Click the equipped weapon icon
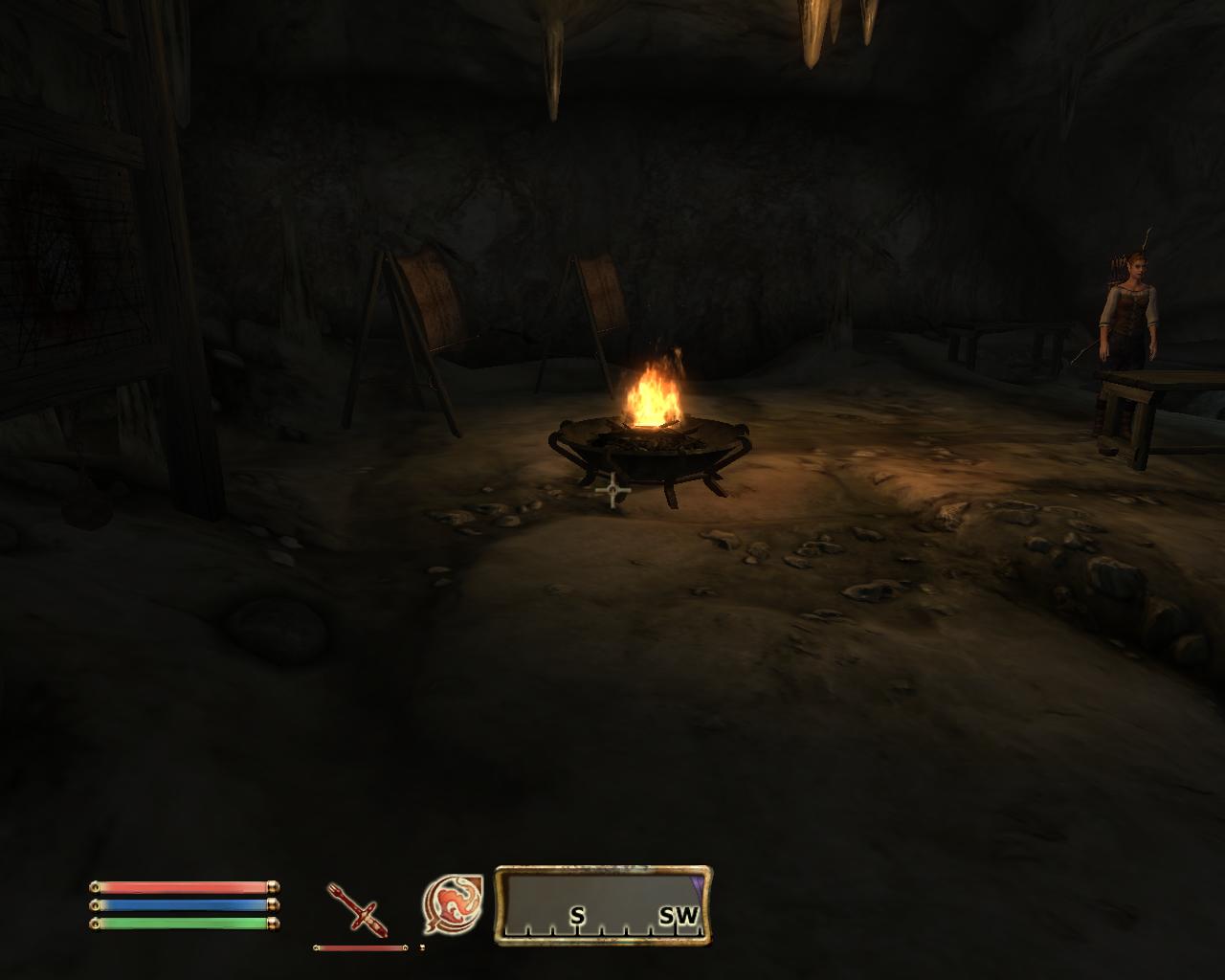 coord(358,908)
